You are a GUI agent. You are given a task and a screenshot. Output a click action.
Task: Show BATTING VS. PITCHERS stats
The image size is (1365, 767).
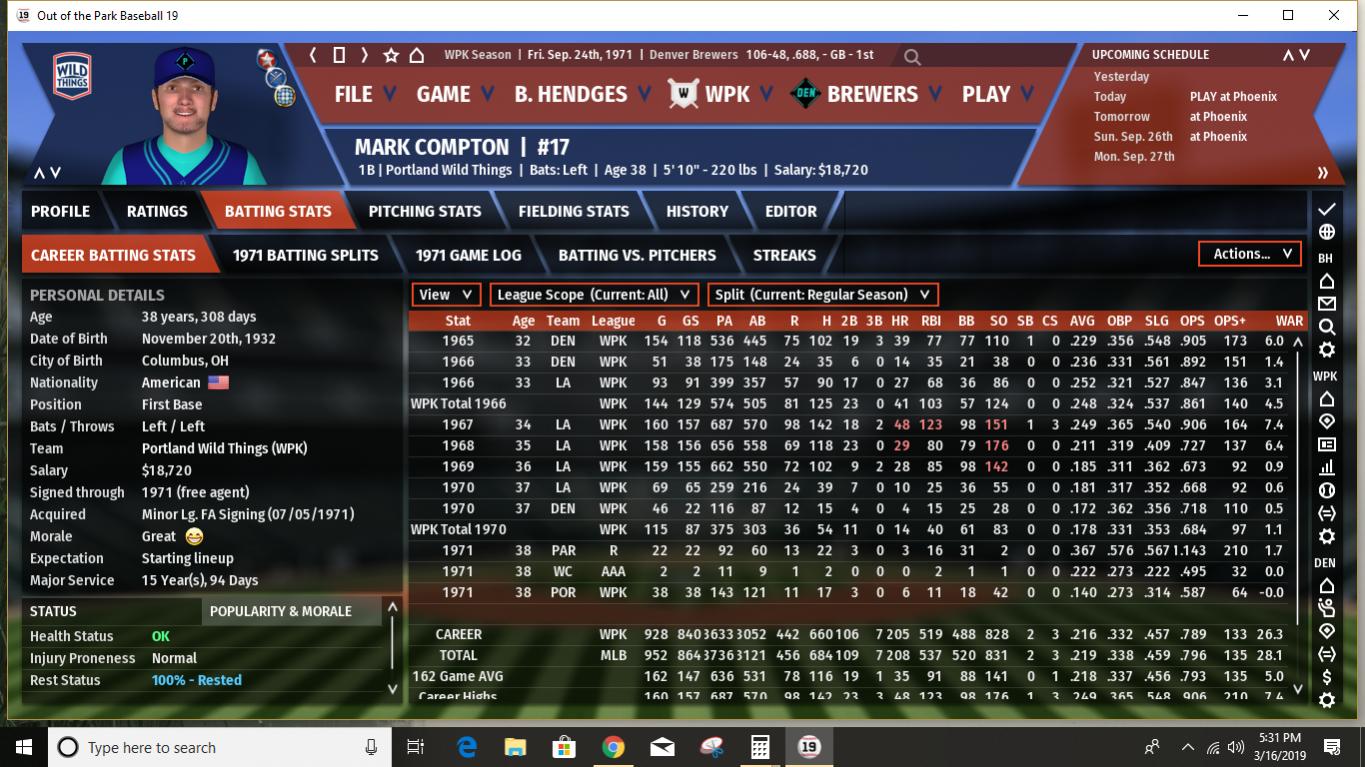tap(637, 255)
